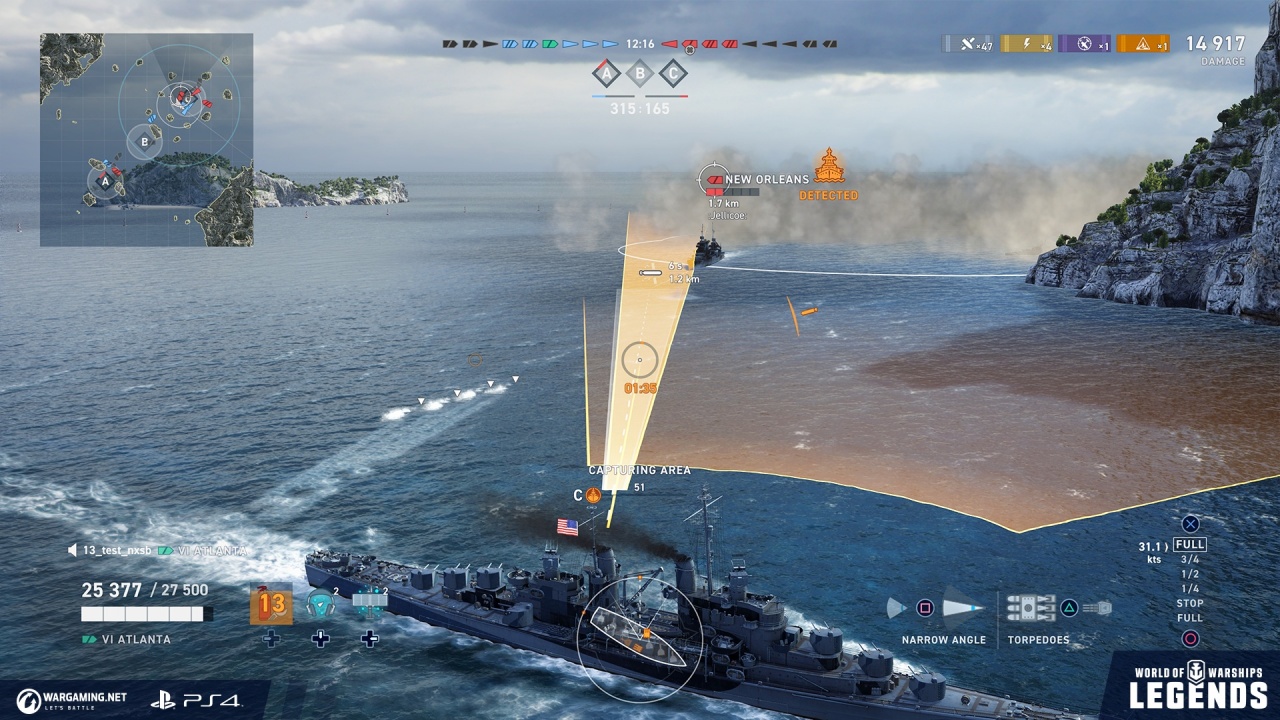Viewport: 1280px width, 720px height.
Task: Click the map marker on minimap point B
Action: 144,142
